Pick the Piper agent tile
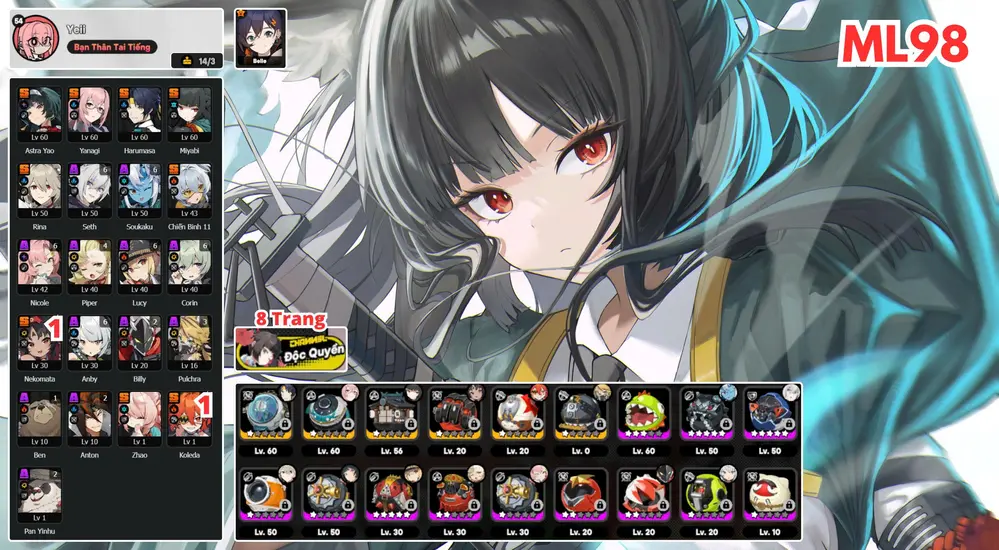Screen dimensions: 999x550 pos(90,264)
